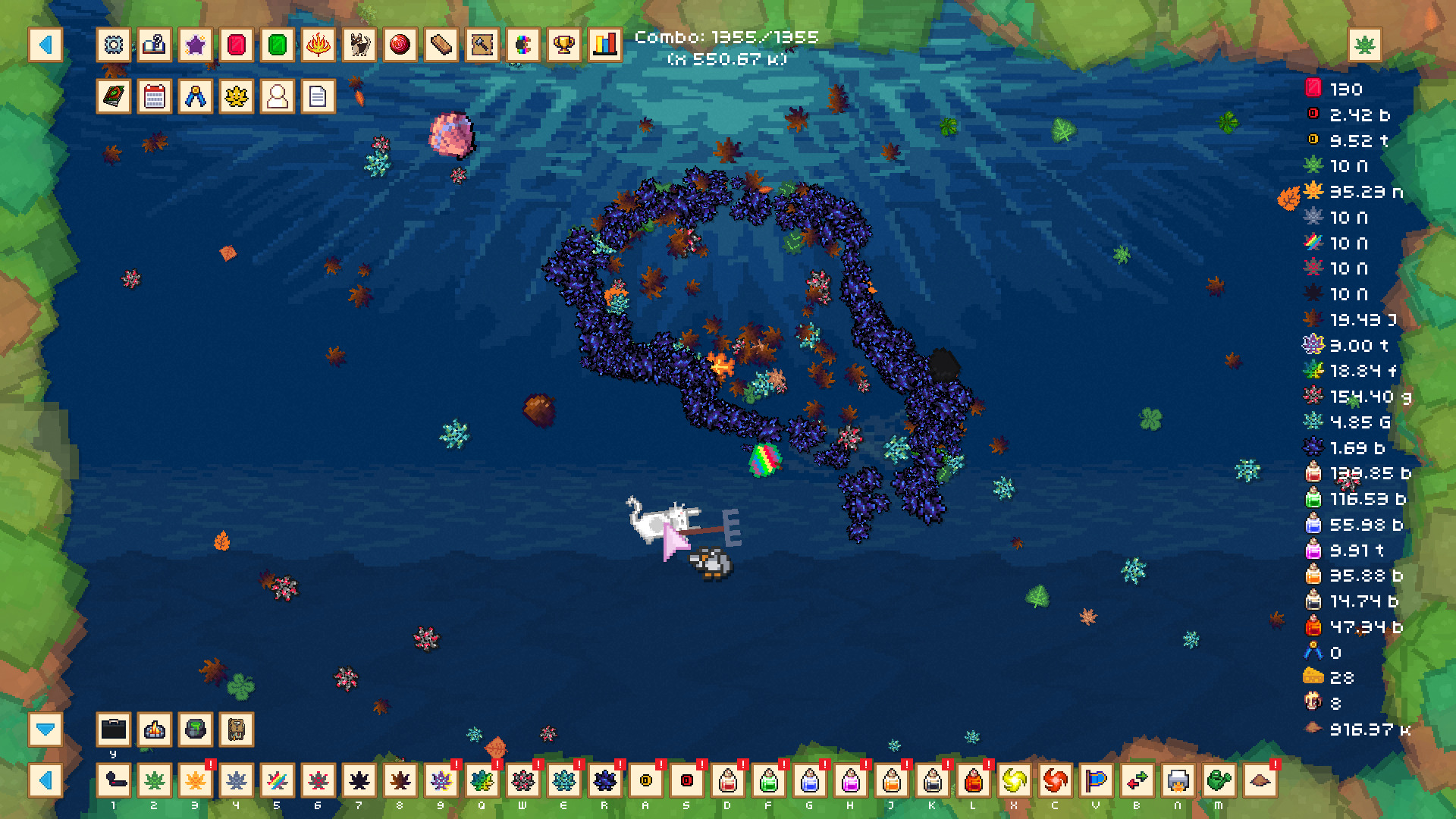This screenshot has height=819, width=1456.
Task: Select the green watering can slot
Action: coord(1219,780)
